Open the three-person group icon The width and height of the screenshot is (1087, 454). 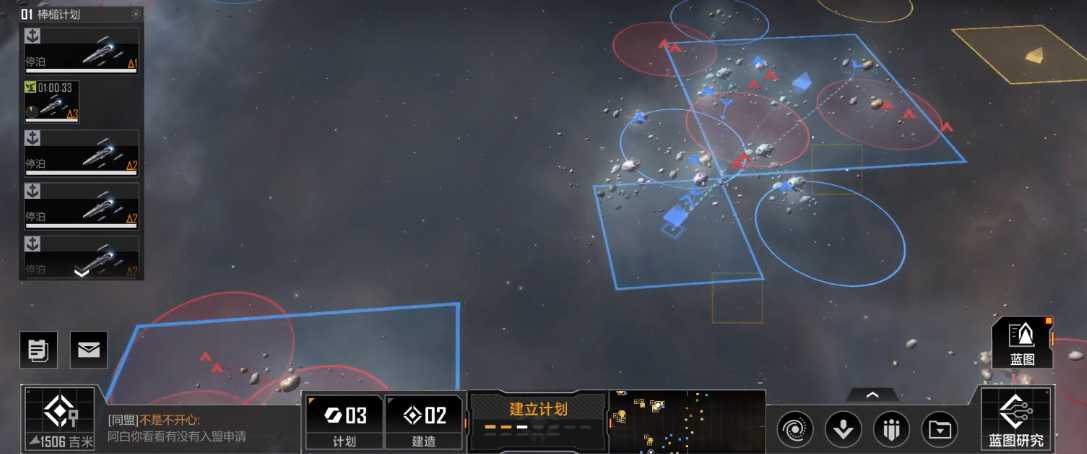pos(891,430)
